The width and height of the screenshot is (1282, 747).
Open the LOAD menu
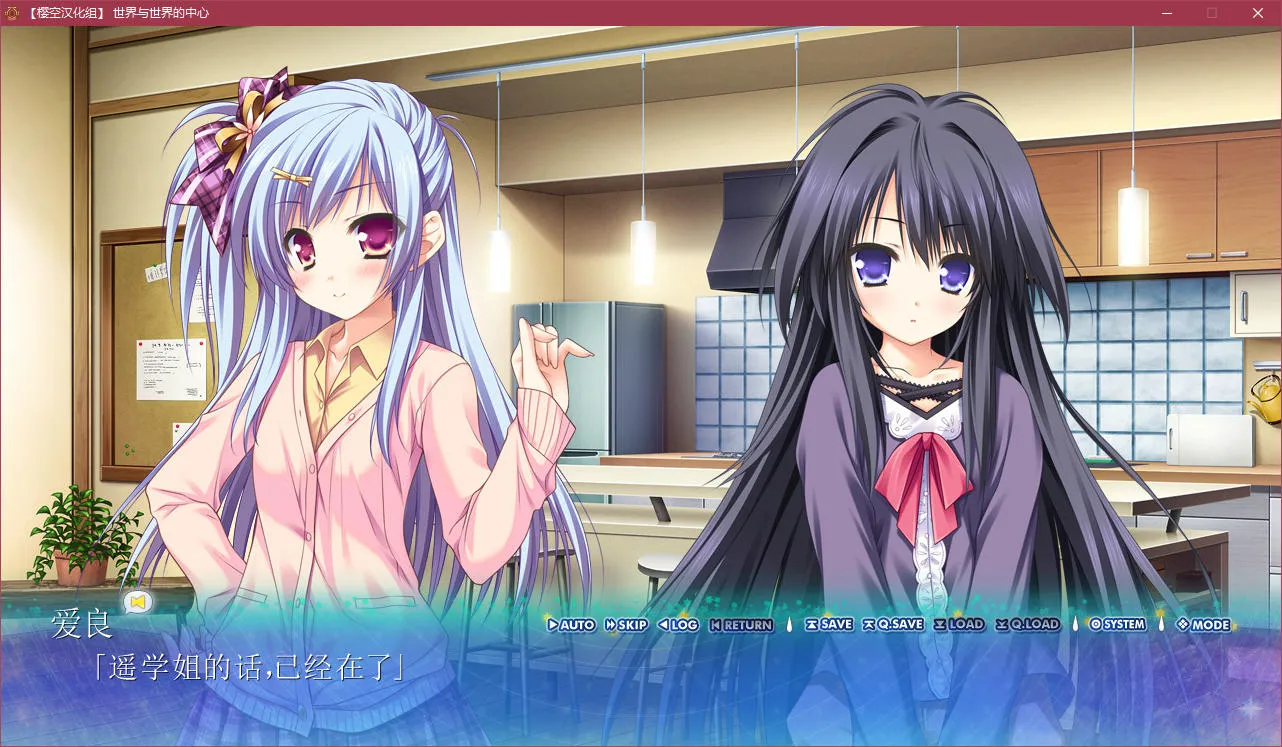click(959, 624)
